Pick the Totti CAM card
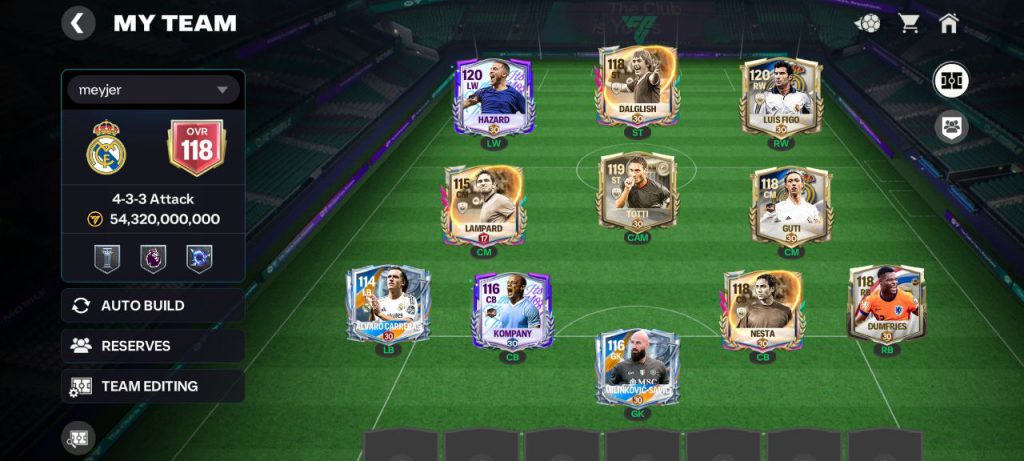1024x461 pixels. (x=637, y=193)
